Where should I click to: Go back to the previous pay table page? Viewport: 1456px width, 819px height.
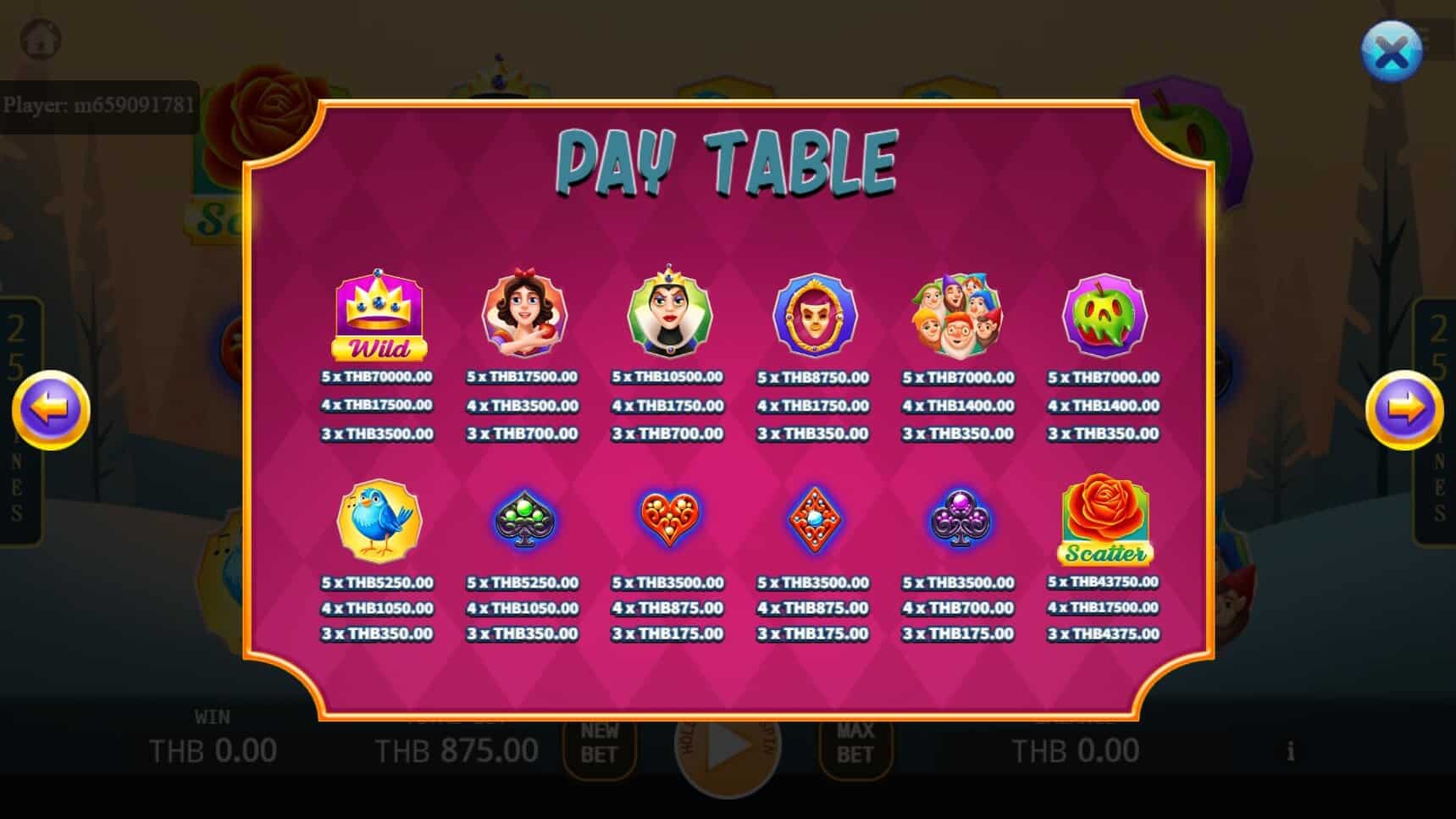(51, 409)
